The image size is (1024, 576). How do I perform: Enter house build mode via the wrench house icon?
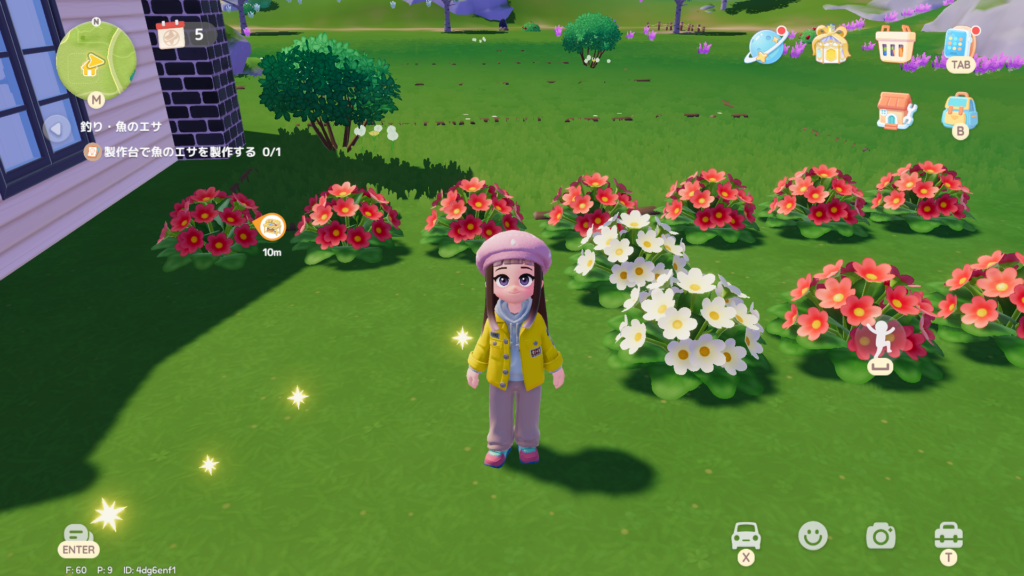click(895, 110)
